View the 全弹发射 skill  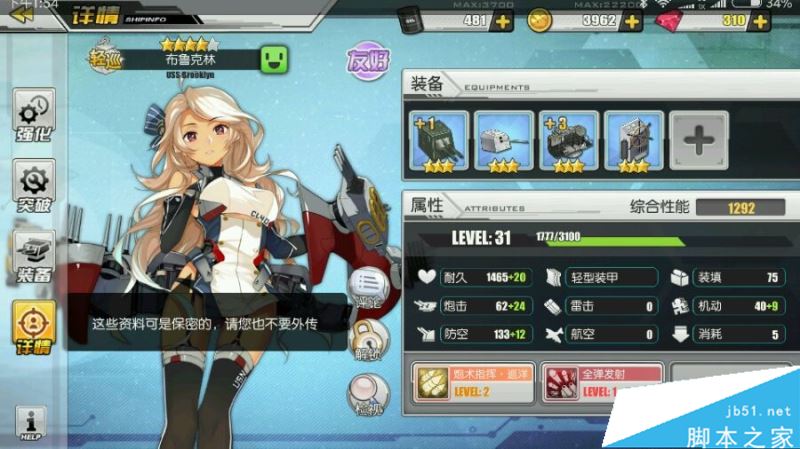click(x=602, y=382)
